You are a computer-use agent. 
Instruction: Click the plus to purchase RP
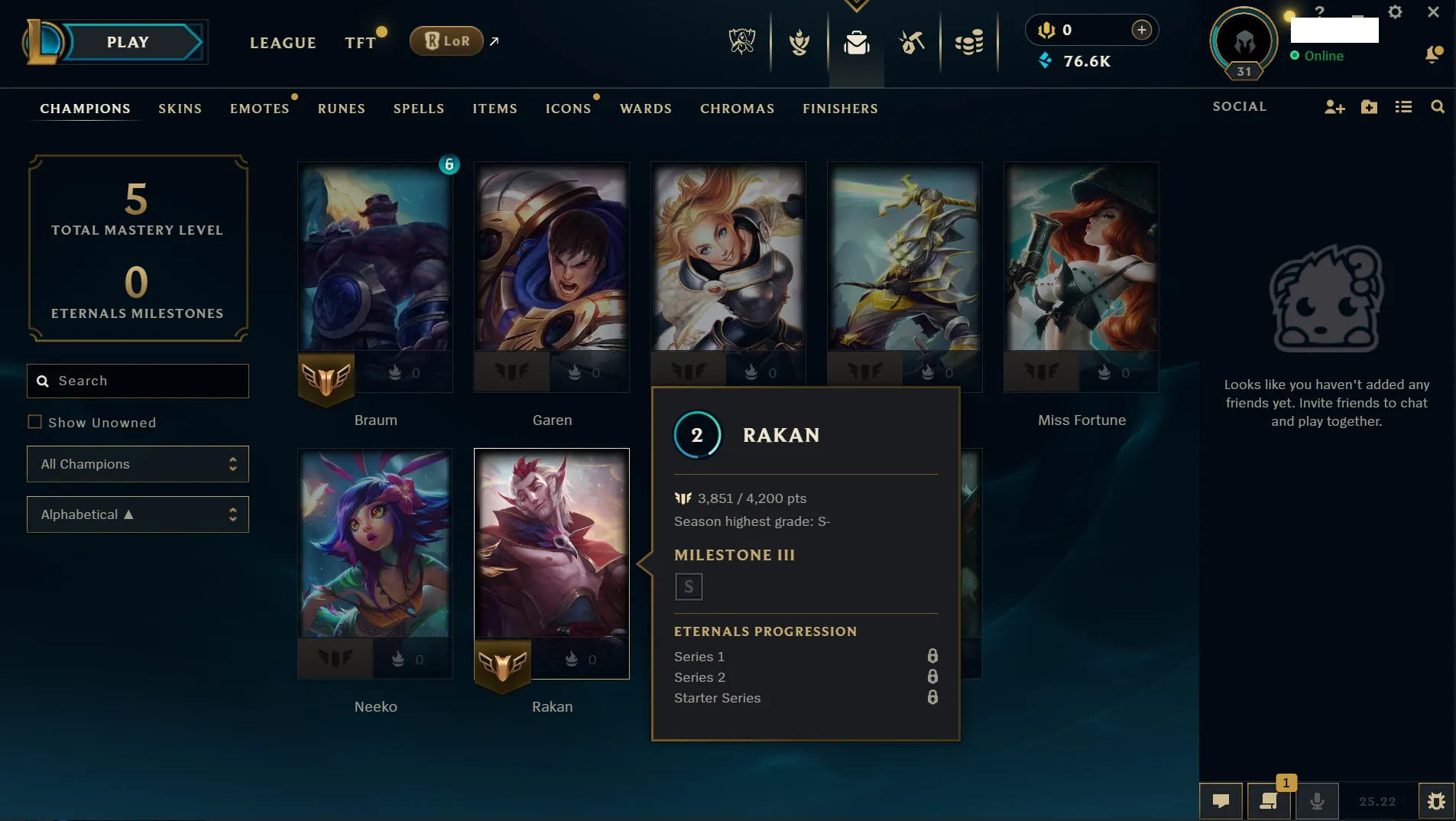pos(1142,30)
